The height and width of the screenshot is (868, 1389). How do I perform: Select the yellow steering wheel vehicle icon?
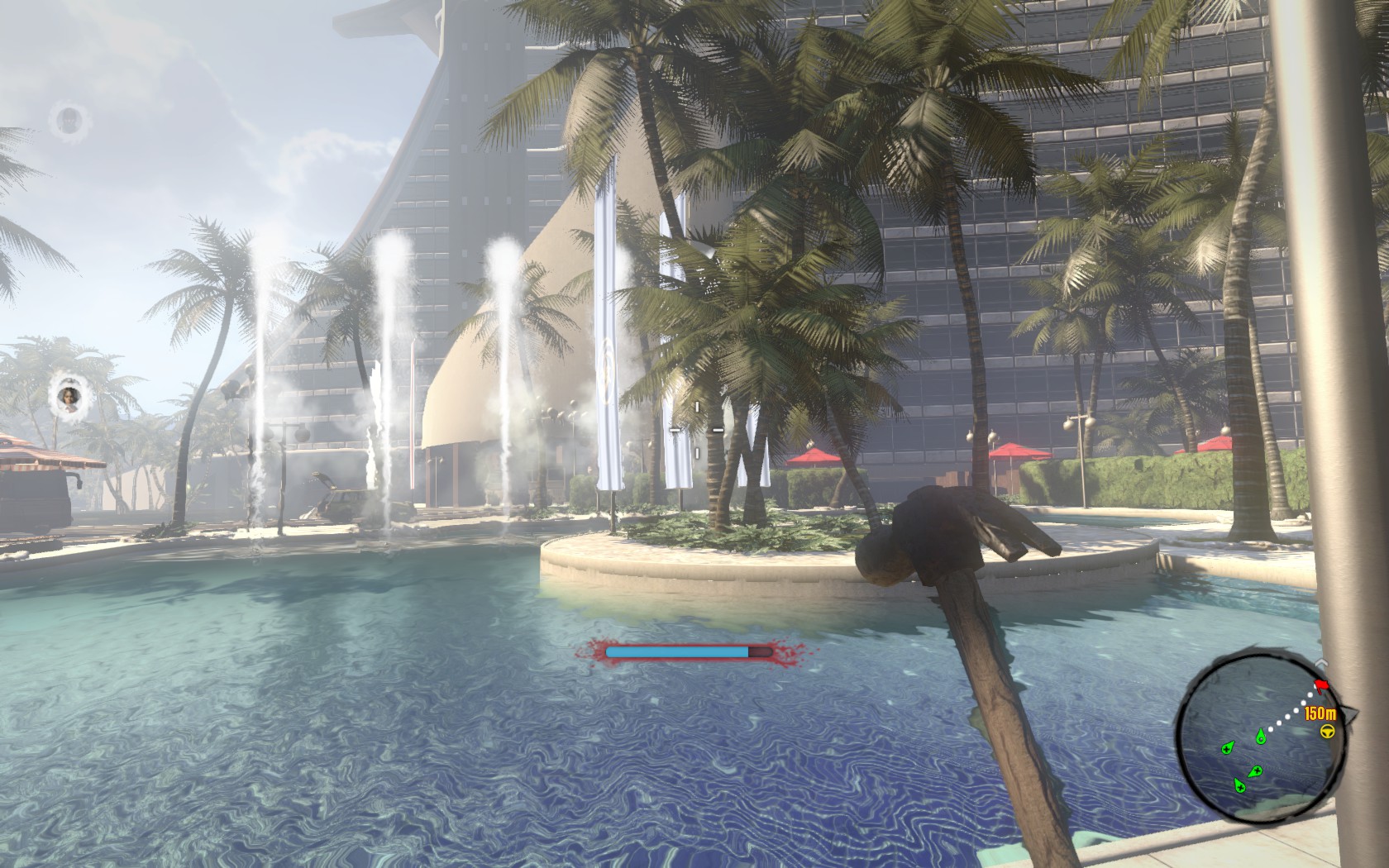point(1327,731)
